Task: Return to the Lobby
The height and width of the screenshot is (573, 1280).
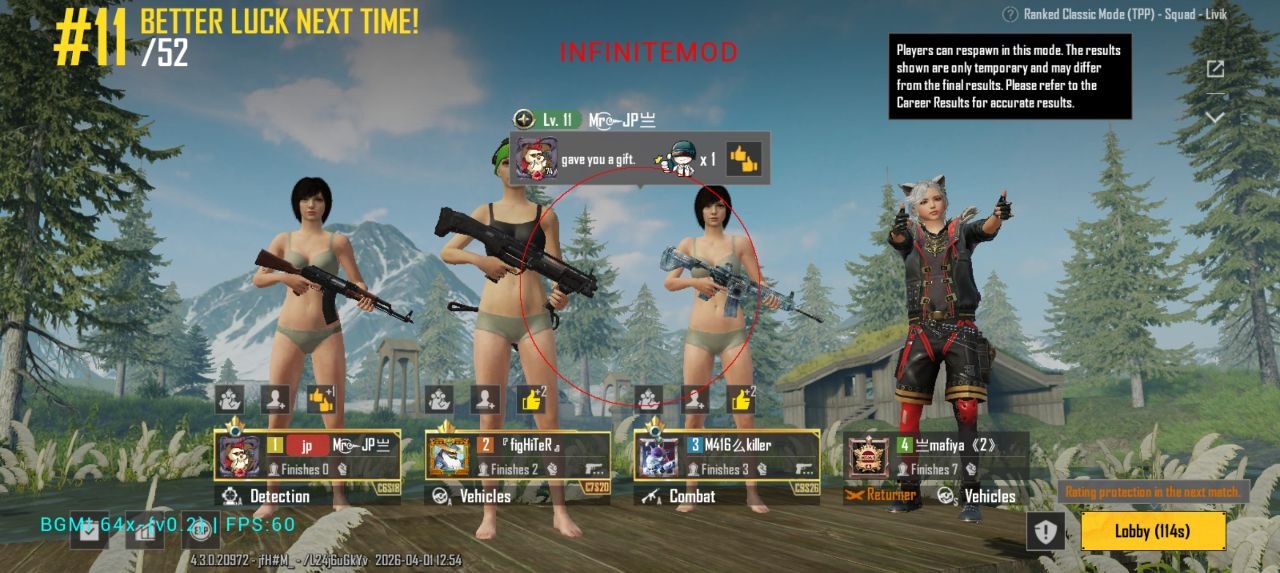Action: (1153, 531)
